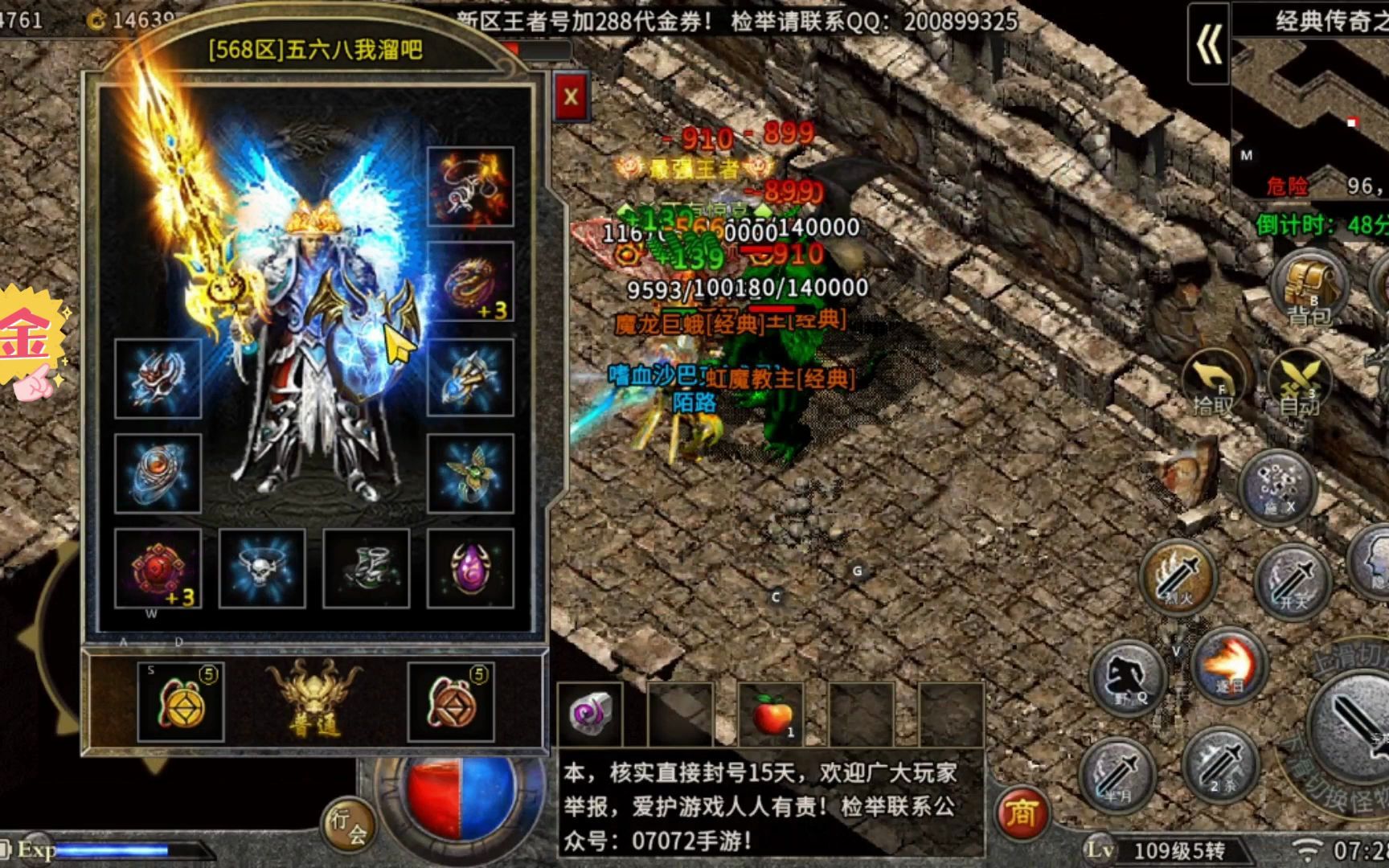Select the [568区]五六八我溜吧 server title tab
This screenshot has height=868, width=1389.
(x=318, y=50)
